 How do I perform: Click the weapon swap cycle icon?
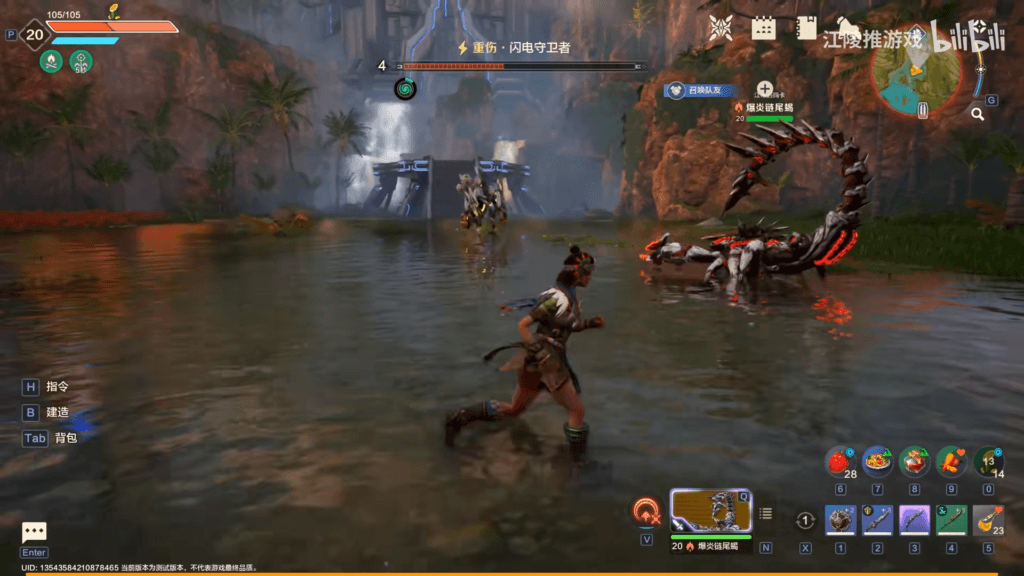[806, 521]
